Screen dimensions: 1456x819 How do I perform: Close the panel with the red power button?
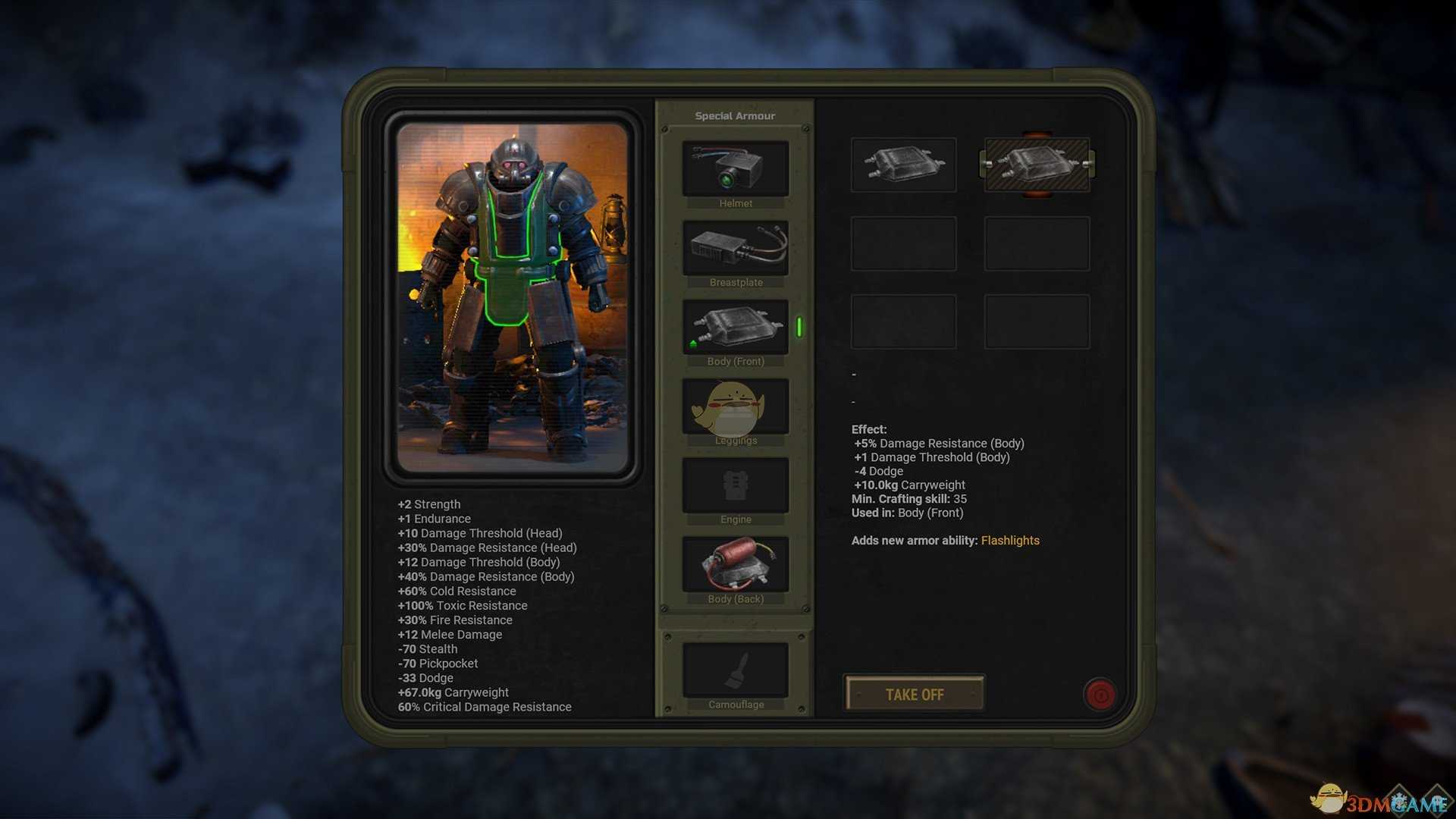coord(1100,694)
